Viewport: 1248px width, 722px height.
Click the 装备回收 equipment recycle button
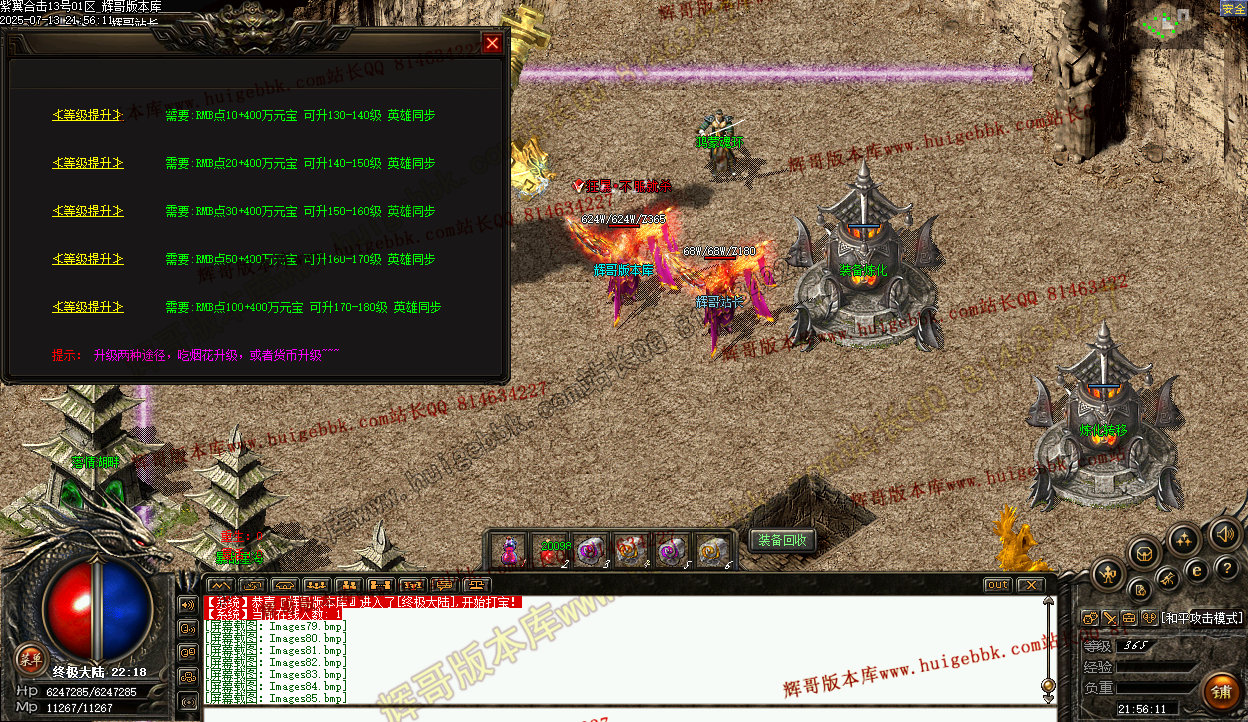[x=782, y=541]
